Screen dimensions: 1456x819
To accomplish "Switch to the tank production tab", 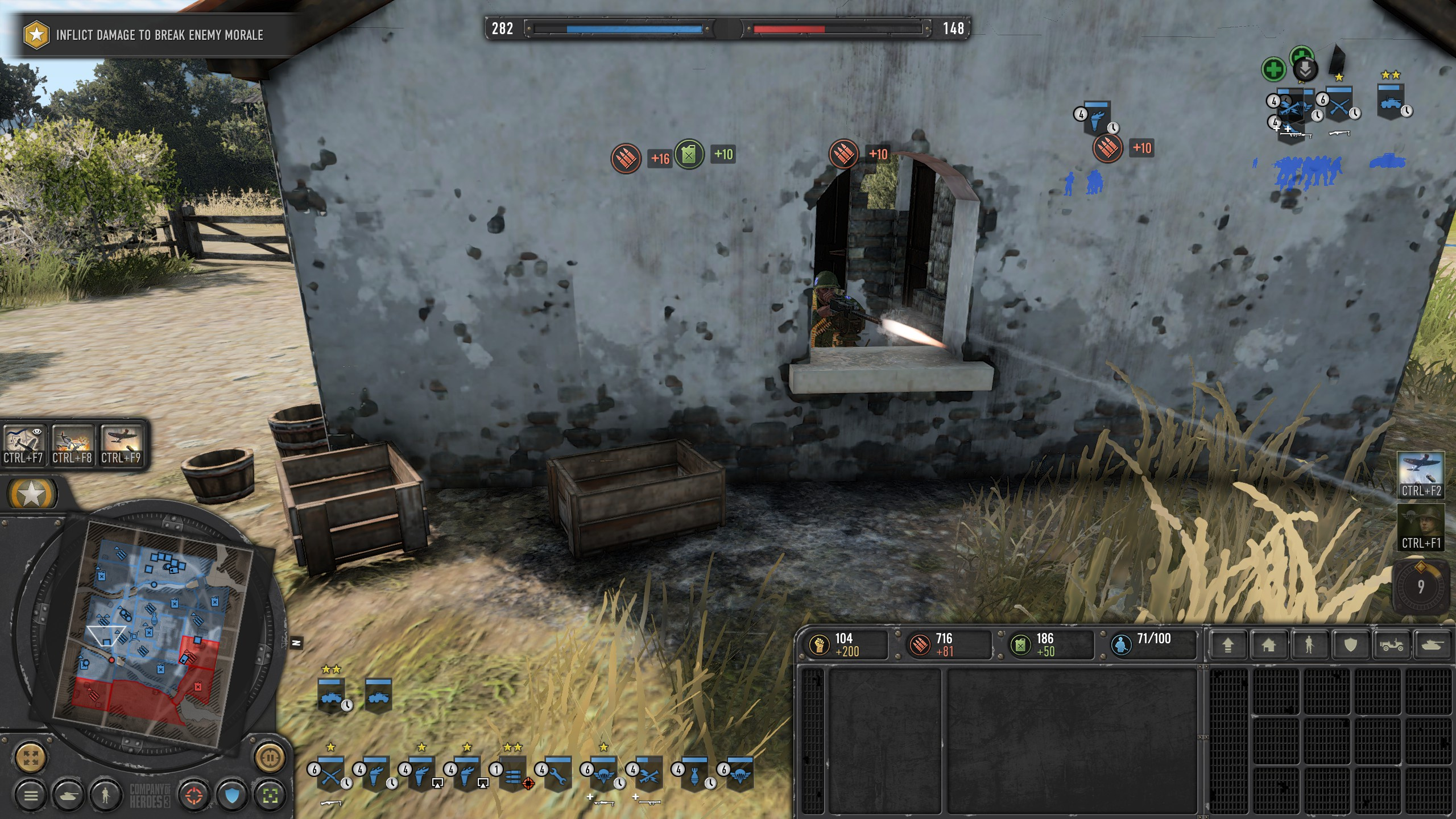I will tap(1432, 645).
